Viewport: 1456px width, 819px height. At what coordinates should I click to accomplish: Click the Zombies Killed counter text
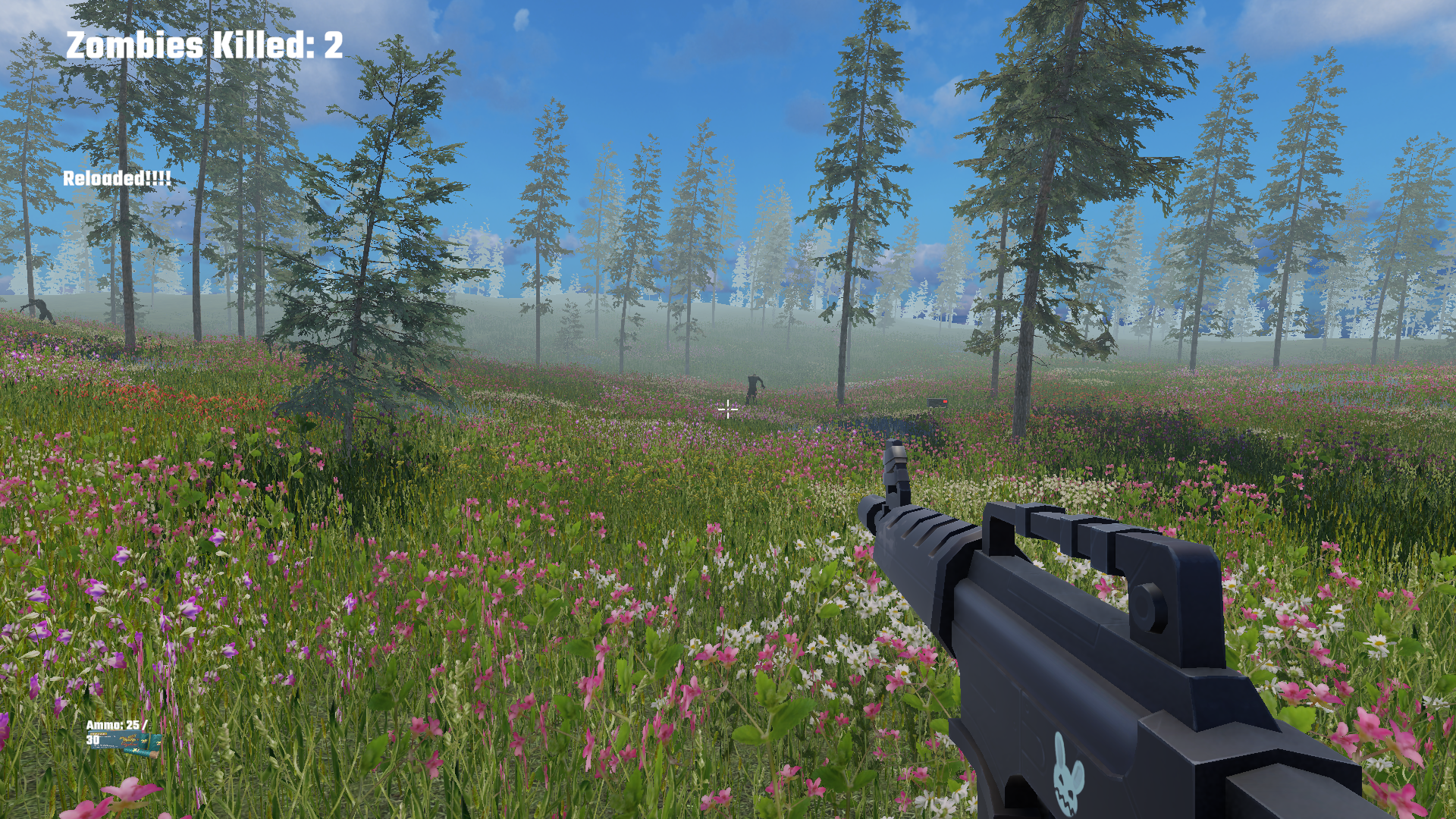205,47
